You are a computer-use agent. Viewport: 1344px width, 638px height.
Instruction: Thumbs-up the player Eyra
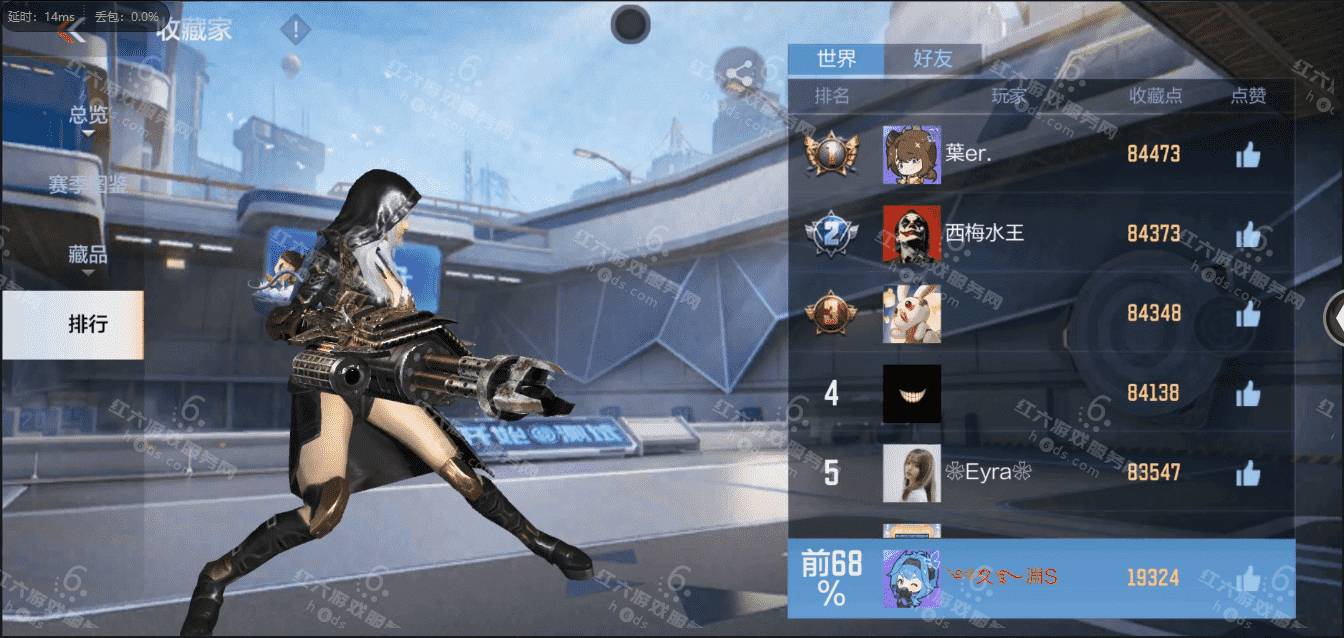[1247, 473]
